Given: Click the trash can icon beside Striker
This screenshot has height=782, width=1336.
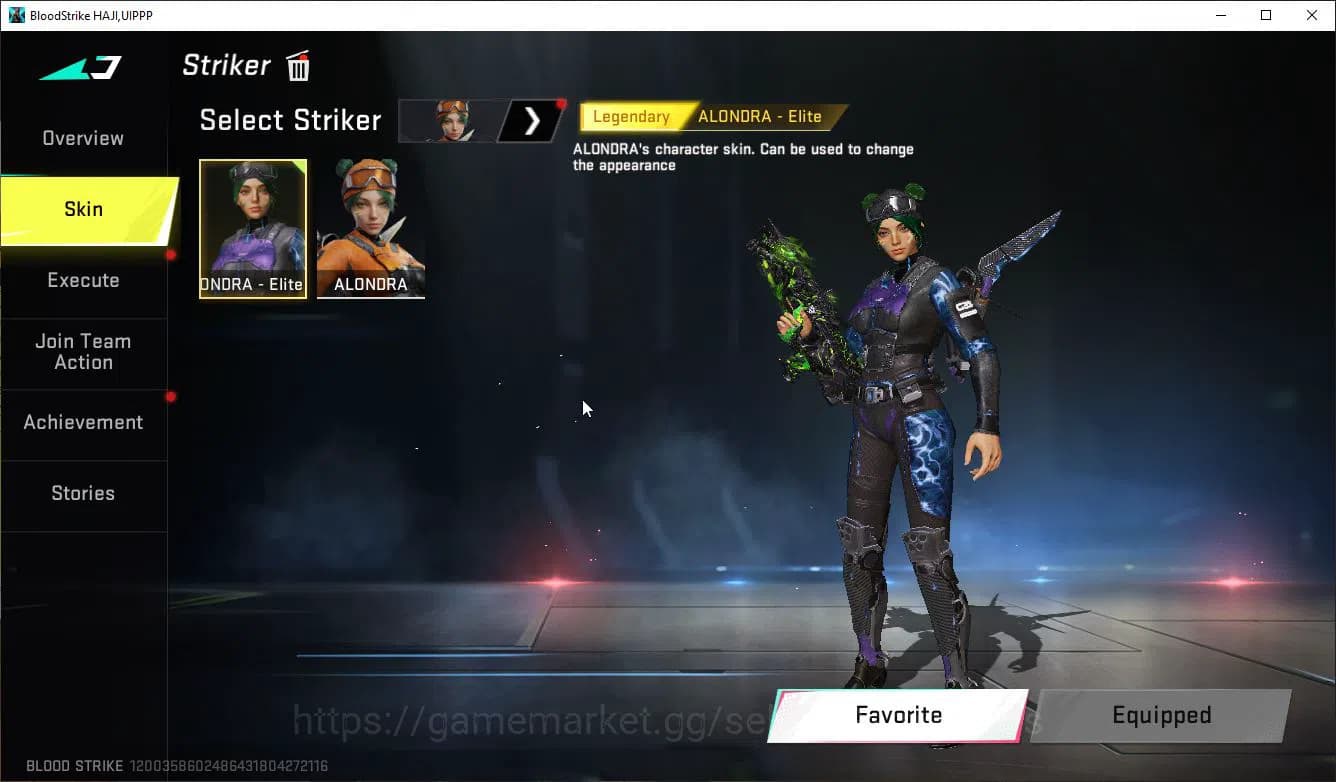Looking at the screenshot, I should click(x=298, y=66).
